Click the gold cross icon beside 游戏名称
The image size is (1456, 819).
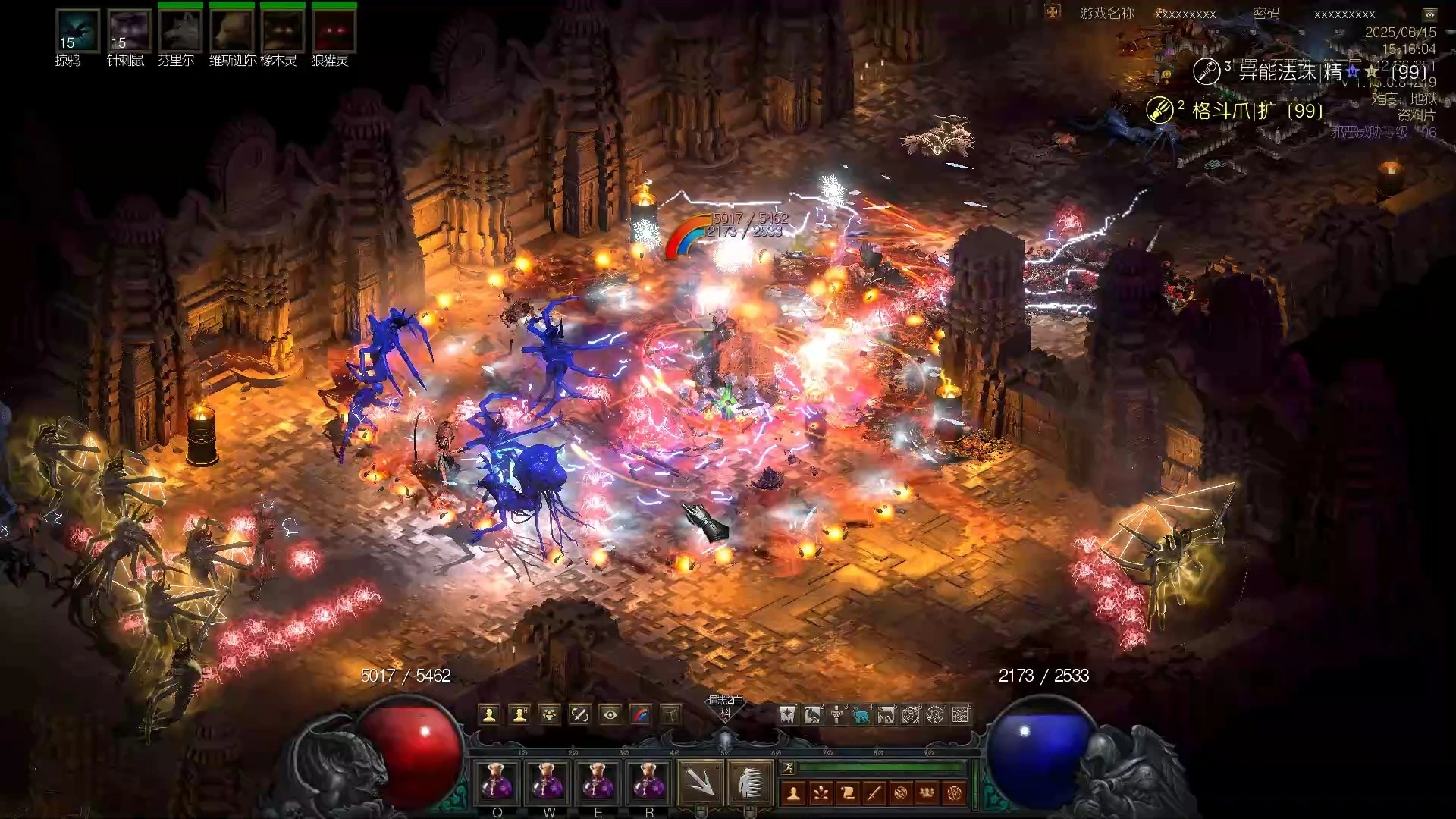coord(1053,12)
